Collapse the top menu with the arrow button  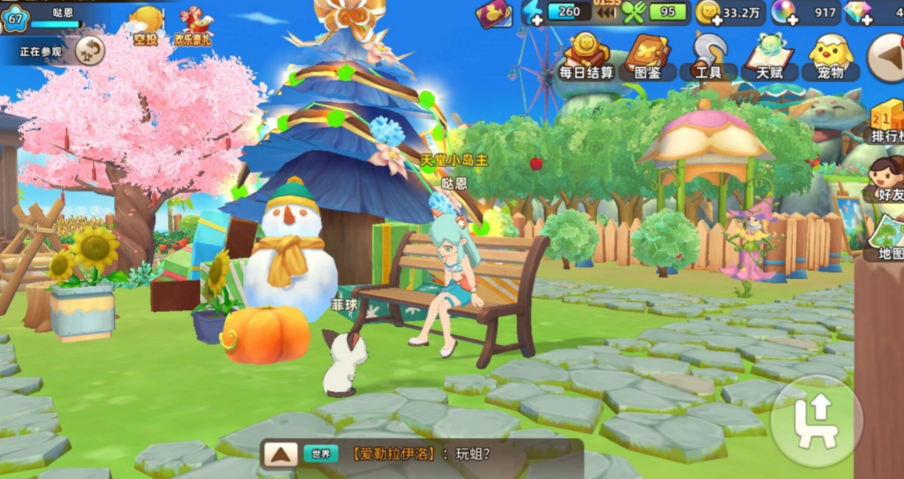pyautogui.click(x=885, y=57)
